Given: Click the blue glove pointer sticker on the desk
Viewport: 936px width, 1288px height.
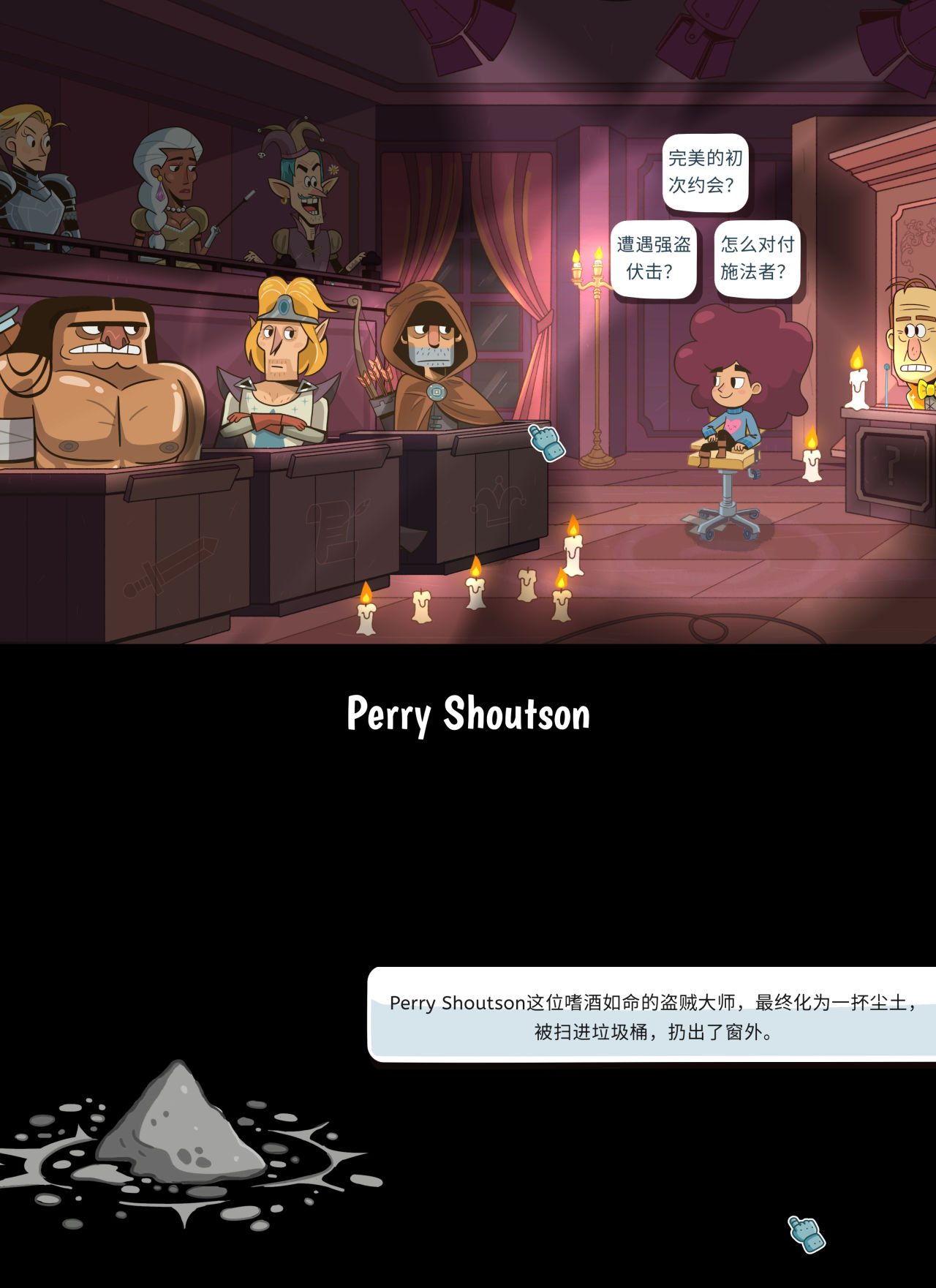Looking at the screenshot, I should (545, 442).
